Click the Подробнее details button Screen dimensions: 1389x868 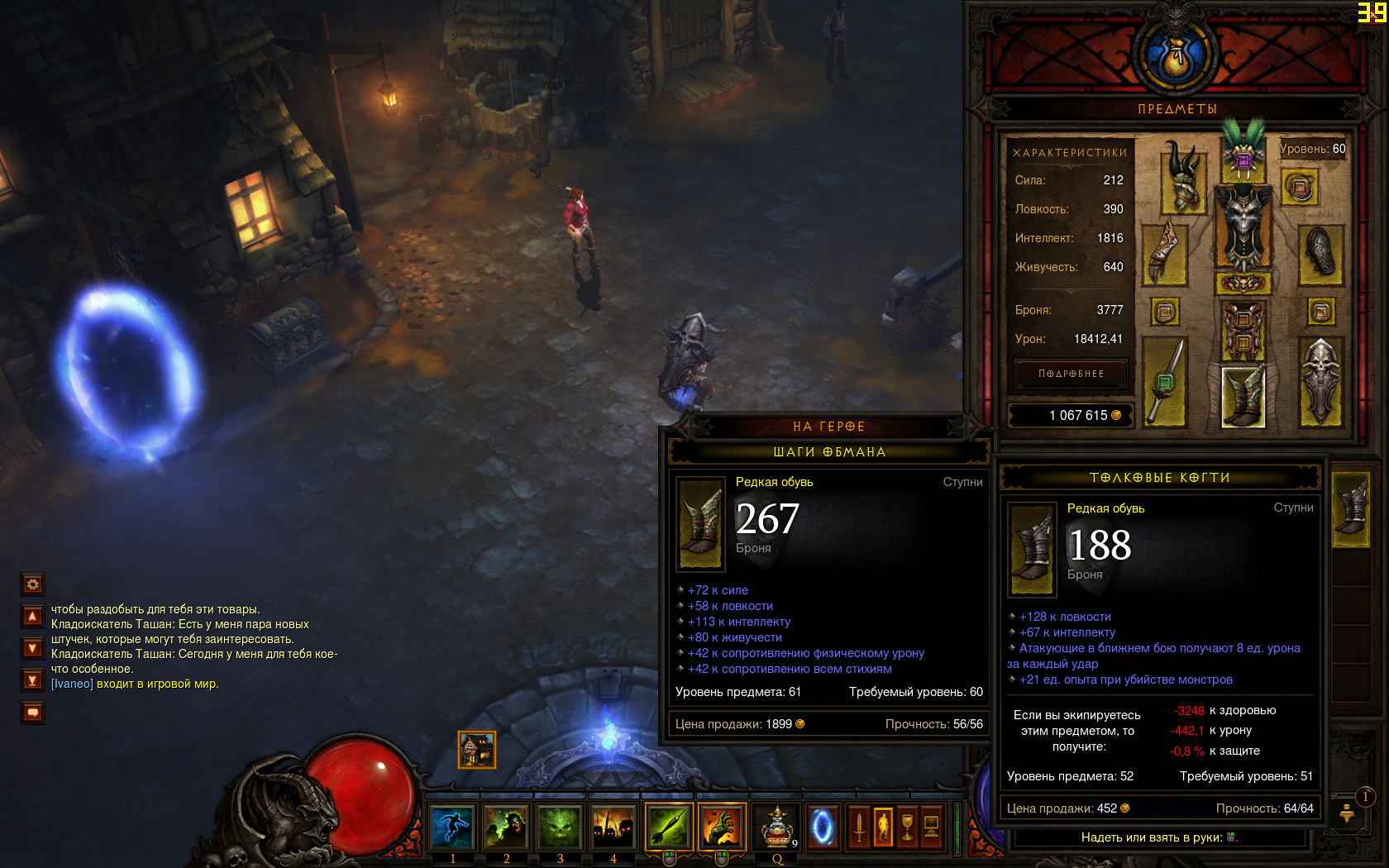[1071, 374]
